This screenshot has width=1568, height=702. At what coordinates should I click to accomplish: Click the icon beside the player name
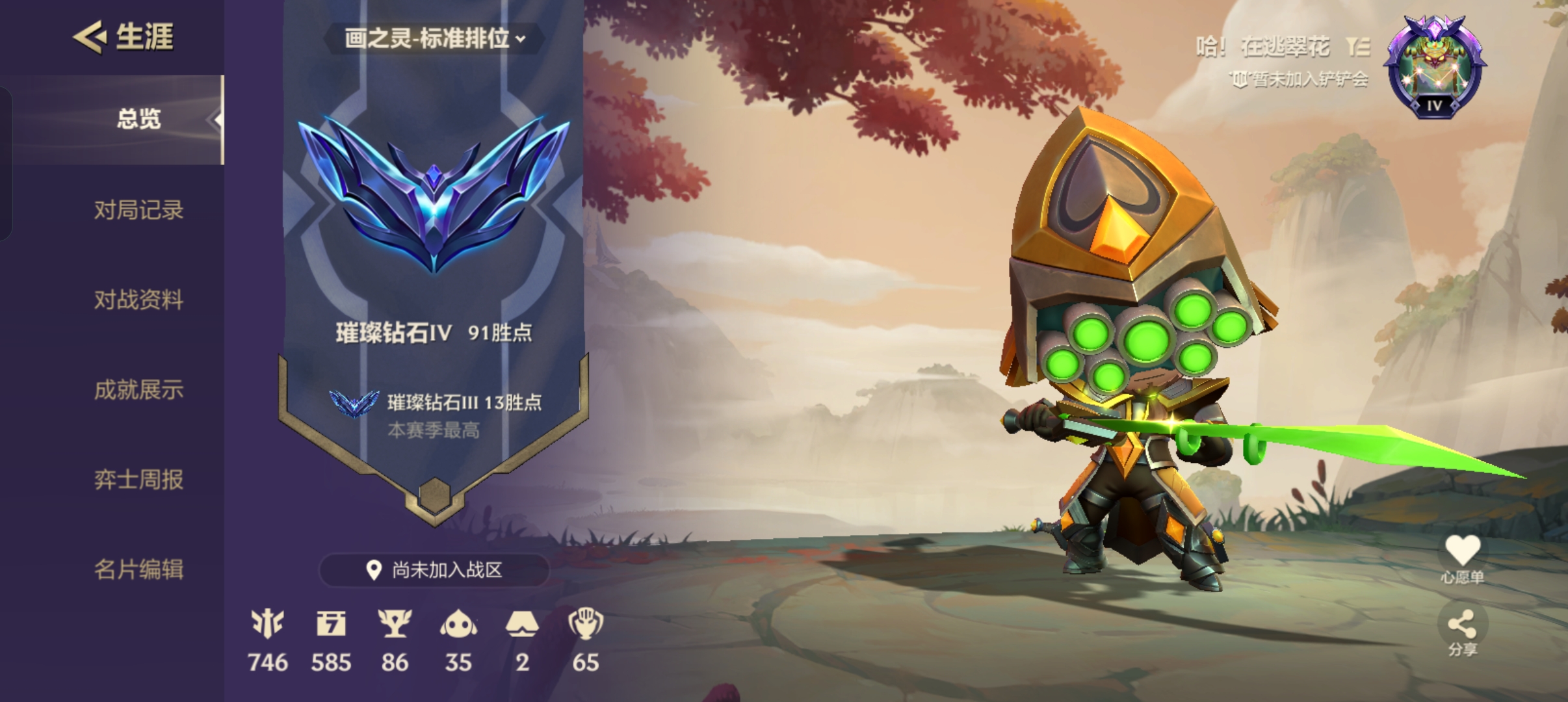click(x=1358, y=47)
